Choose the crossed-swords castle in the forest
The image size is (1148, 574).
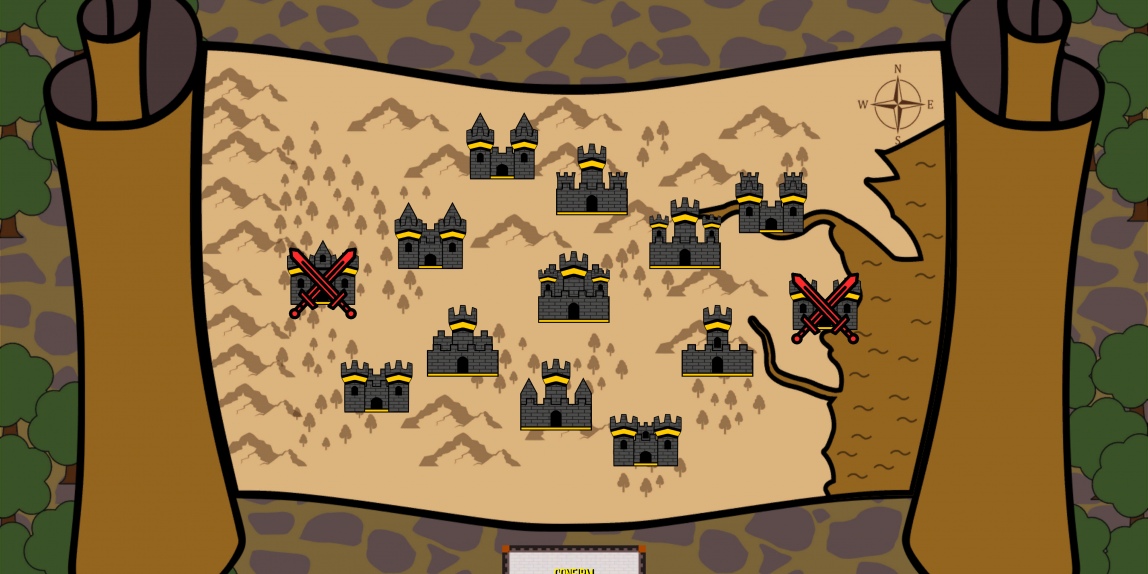tap(323, 281)
